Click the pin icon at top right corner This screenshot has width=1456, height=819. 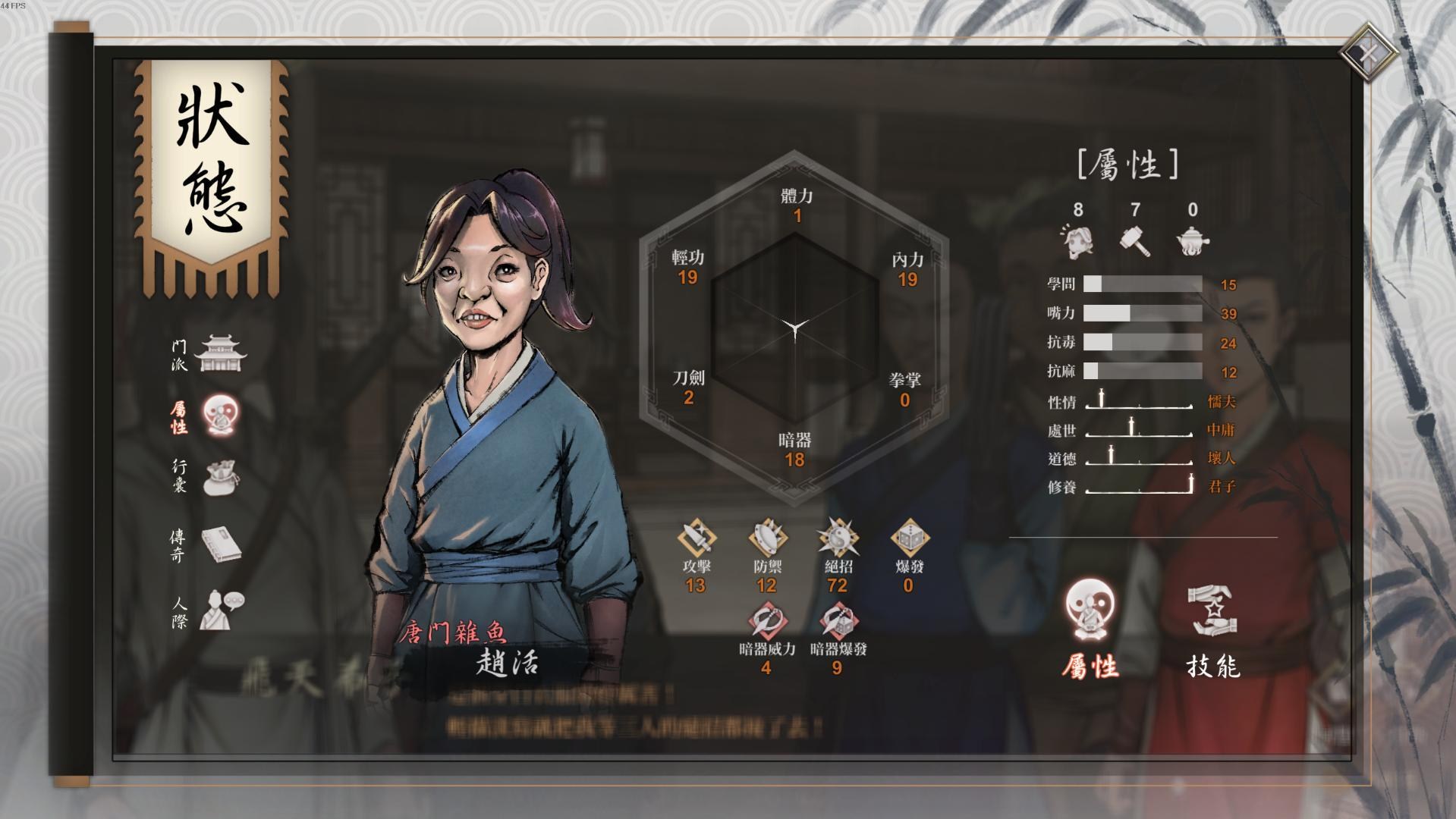point(1370,51)
